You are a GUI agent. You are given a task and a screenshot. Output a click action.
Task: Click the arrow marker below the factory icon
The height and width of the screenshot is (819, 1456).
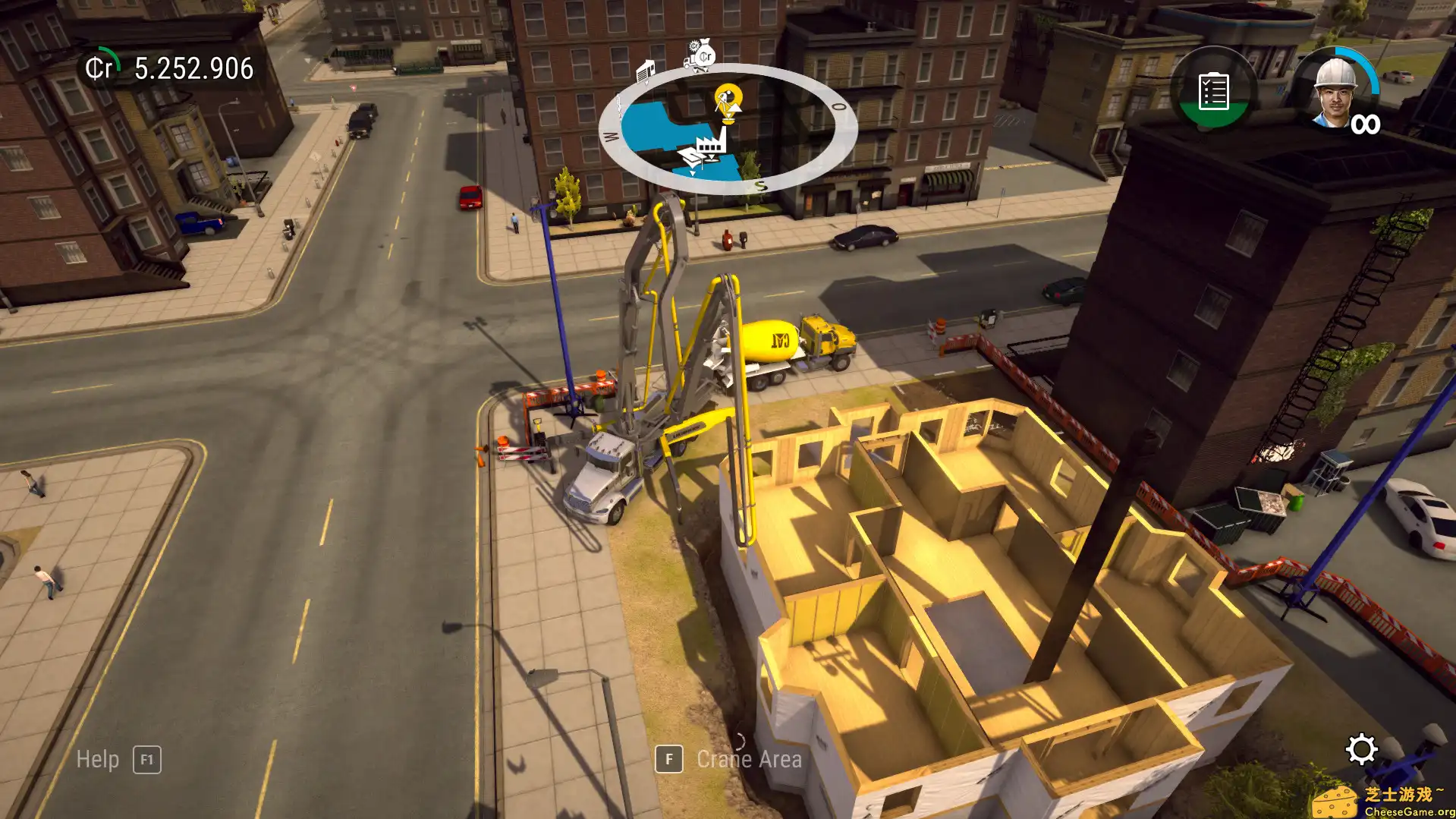[712, 159]
